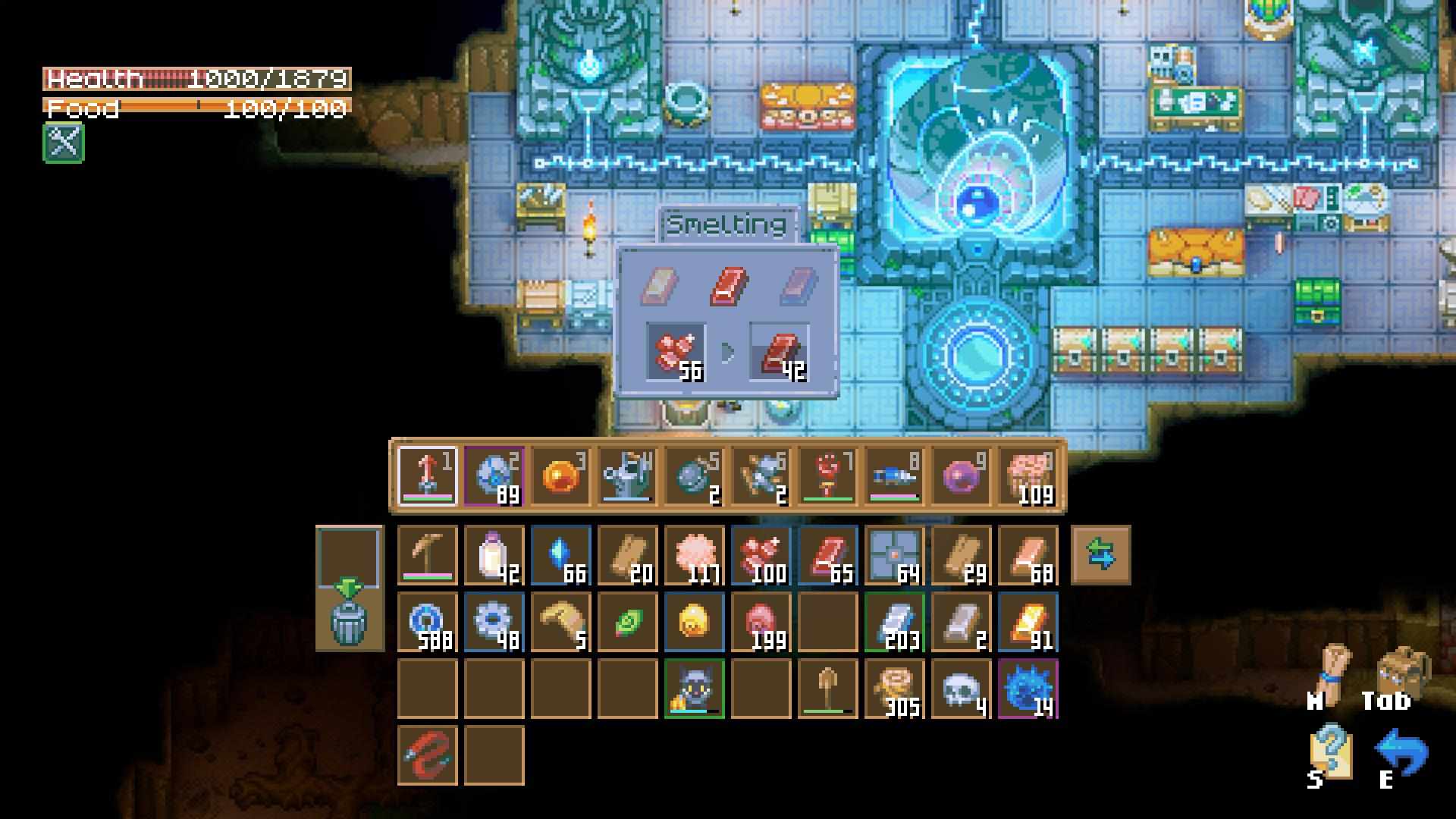The height and width of the screenshot is (819, 1456).
Task: Choose the highlighted red bar recipe
Action: pyautogui.click(x=728, y=287)
